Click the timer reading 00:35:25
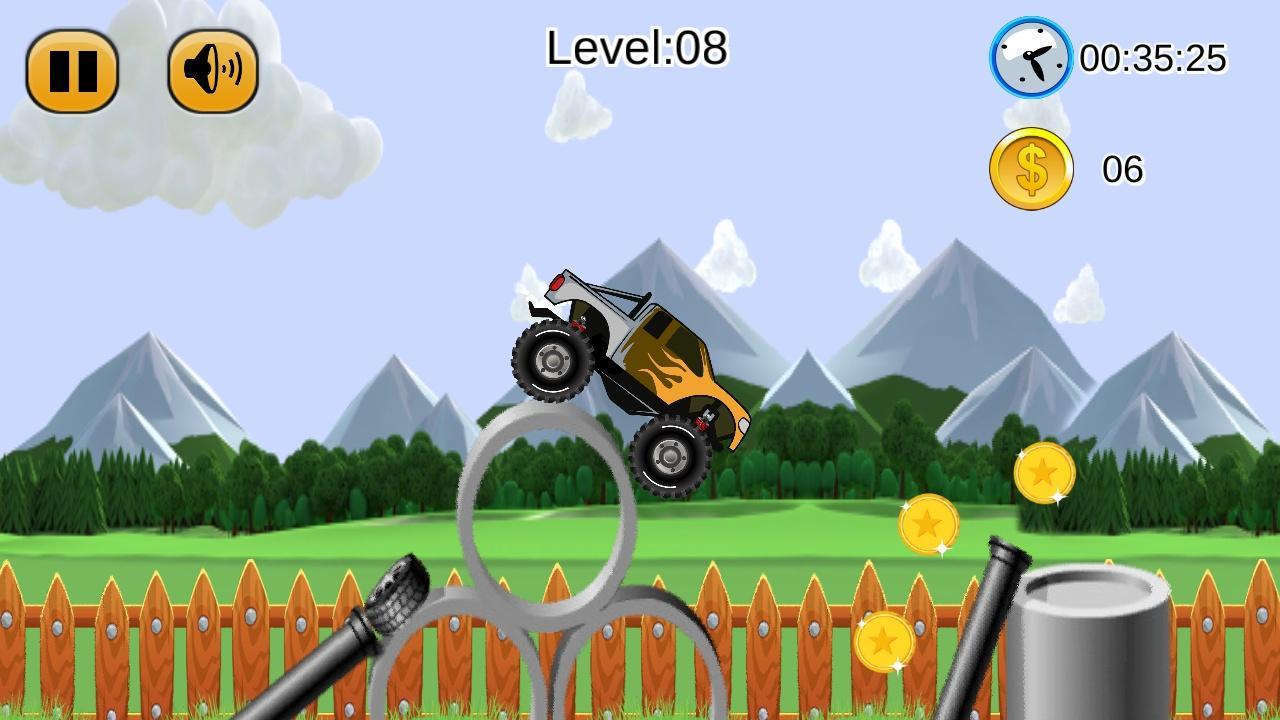This screenshot has height=720, width=1280. [x=1155, y=60]
